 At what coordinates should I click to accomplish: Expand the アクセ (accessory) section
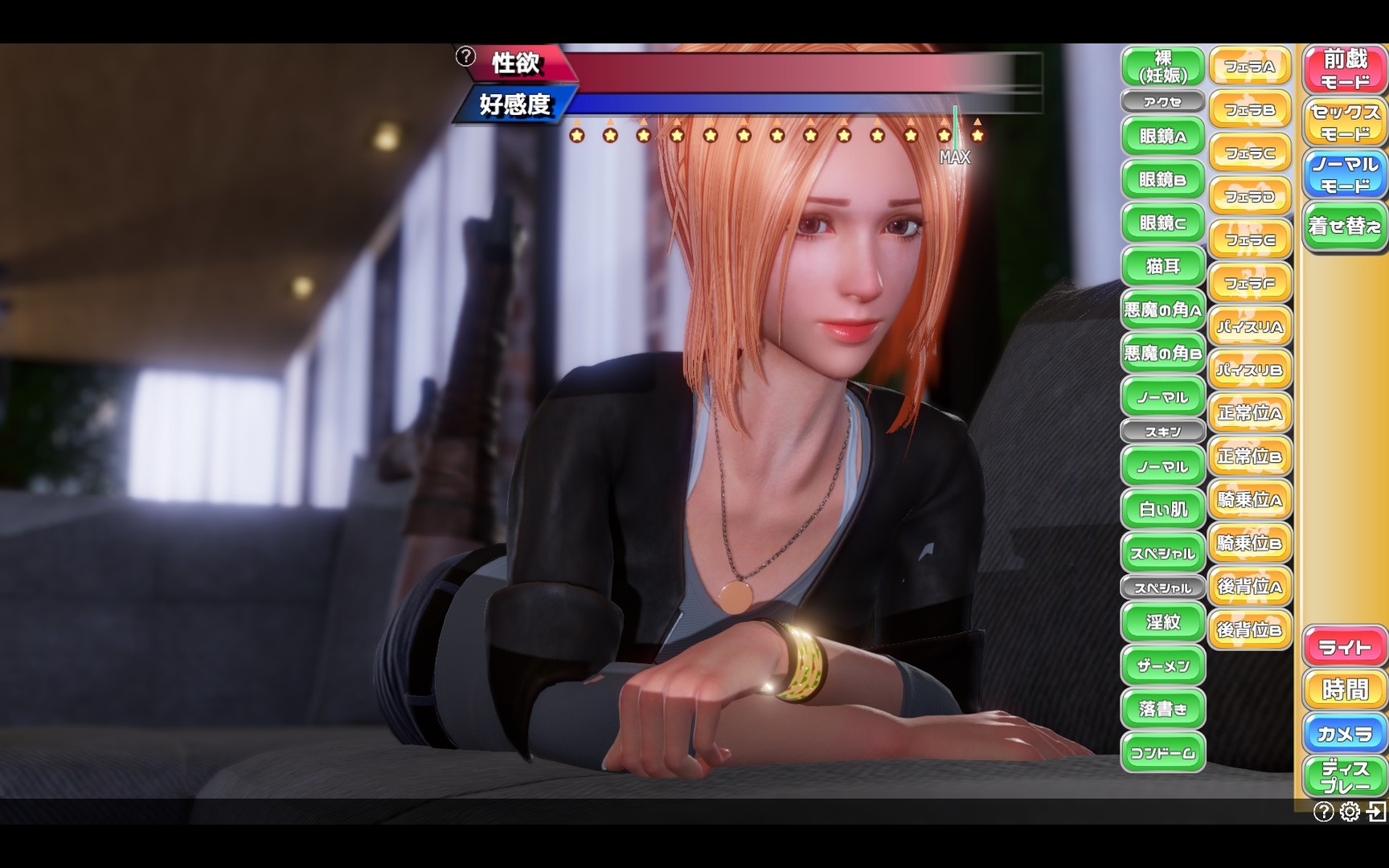click(1162, 100)
